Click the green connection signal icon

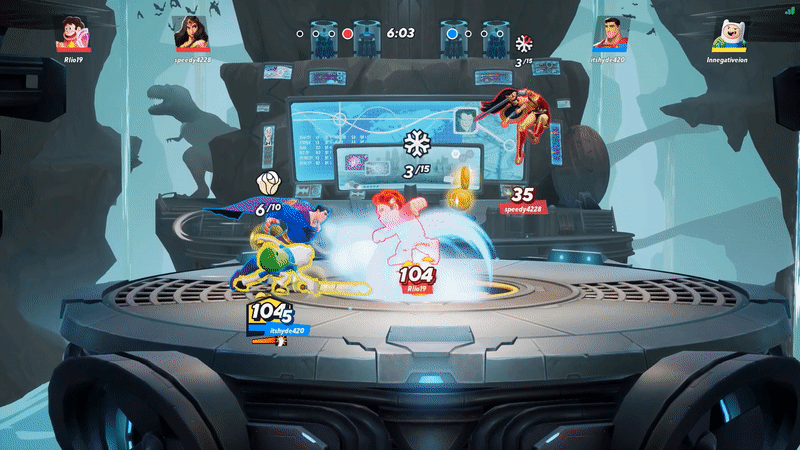pos(789,10)
